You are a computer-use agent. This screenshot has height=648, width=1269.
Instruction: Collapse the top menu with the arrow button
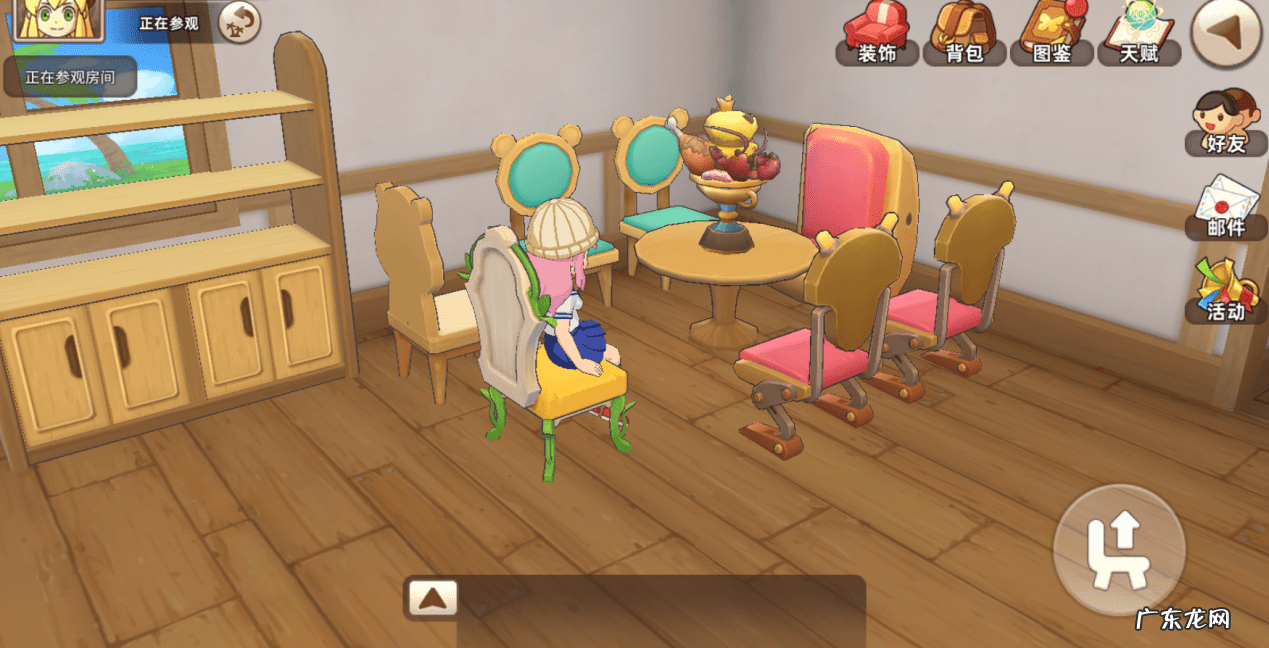point(1227,34)
